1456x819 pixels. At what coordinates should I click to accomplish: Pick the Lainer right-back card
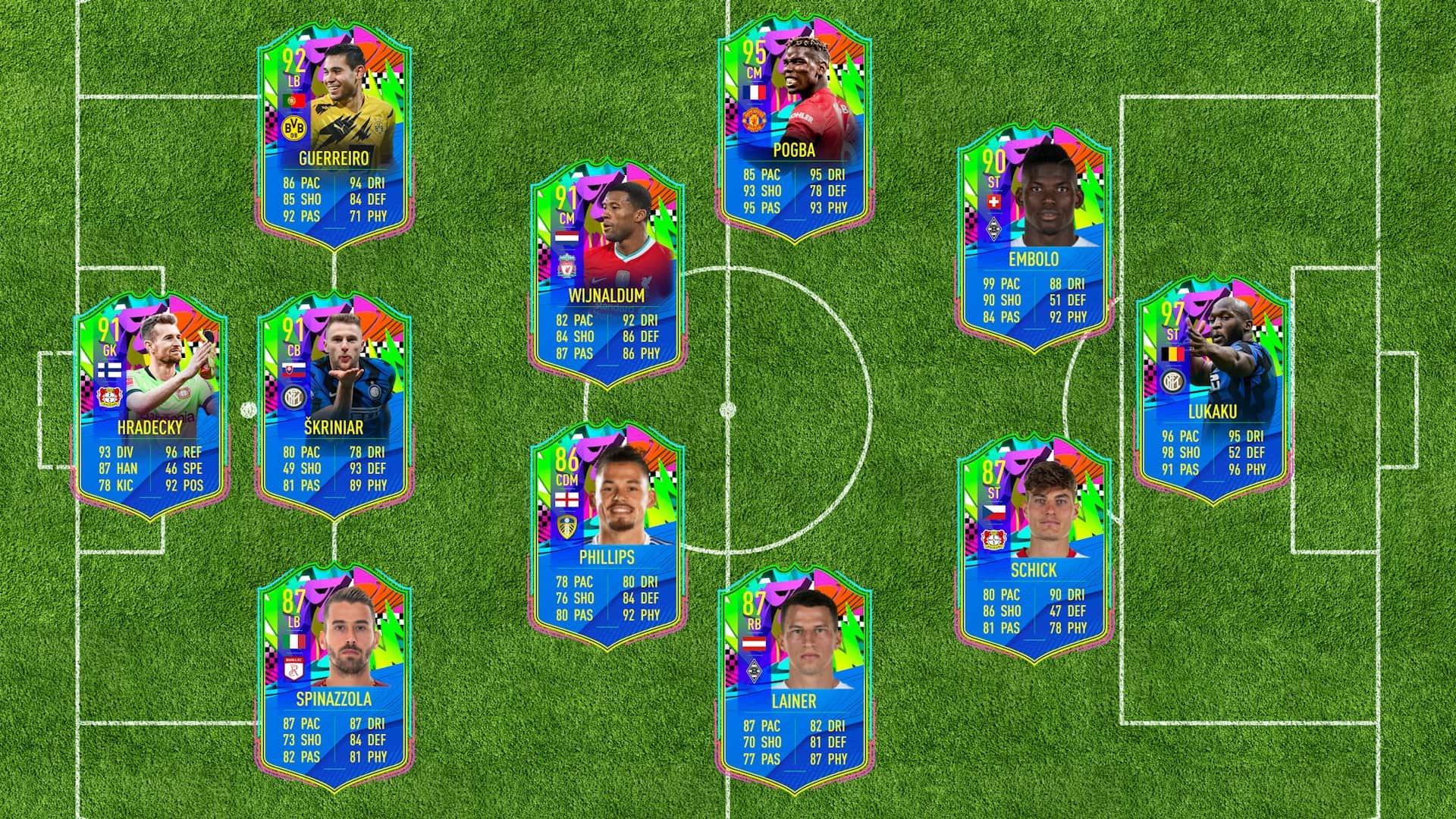coord(794,680)
